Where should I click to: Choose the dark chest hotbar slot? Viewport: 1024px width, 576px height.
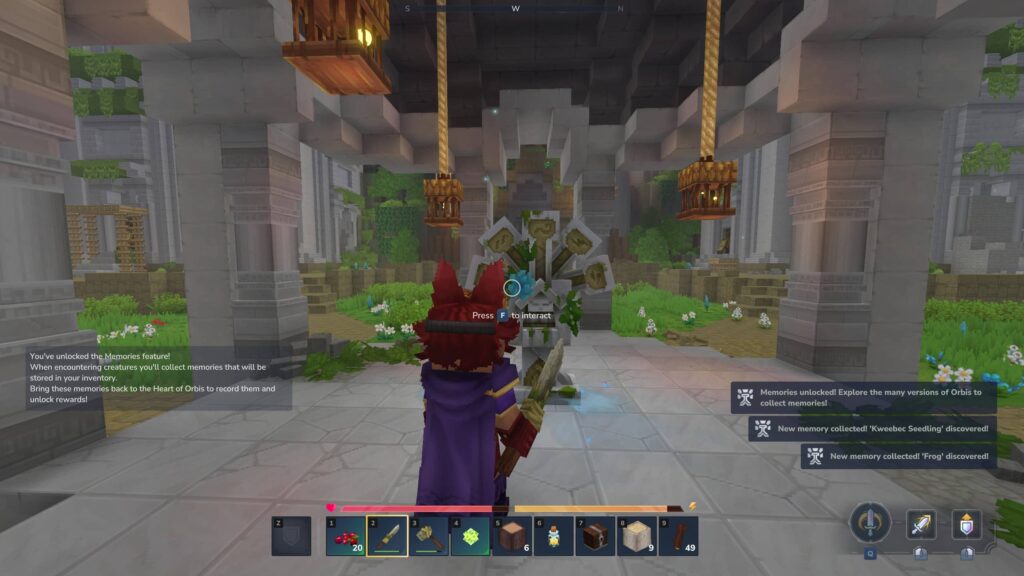[x=596, y=536]
